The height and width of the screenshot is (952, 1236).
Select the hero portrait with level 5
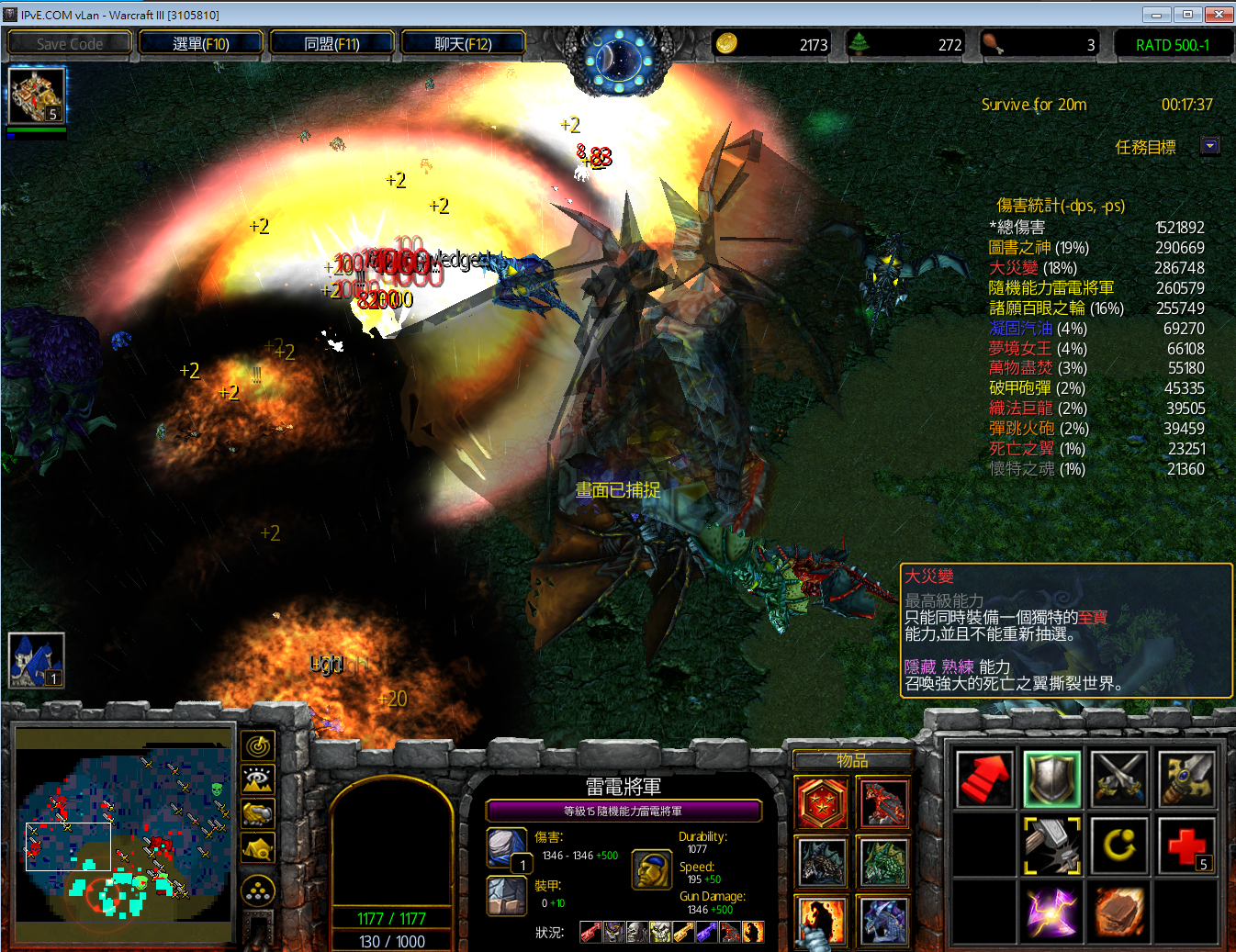click(x=37, y=95)
